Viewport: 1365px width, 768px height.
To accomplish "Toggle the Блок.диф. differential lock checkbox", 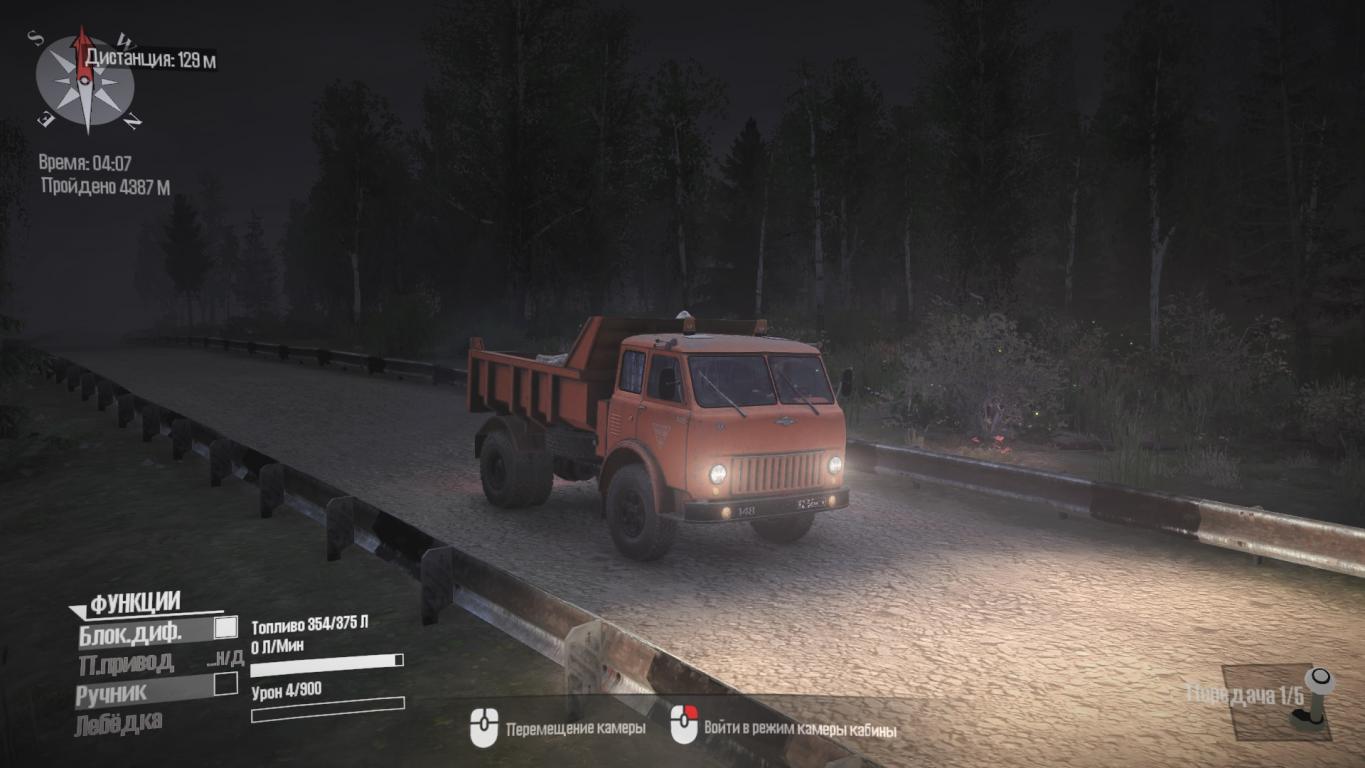I will tap(226, 628).
